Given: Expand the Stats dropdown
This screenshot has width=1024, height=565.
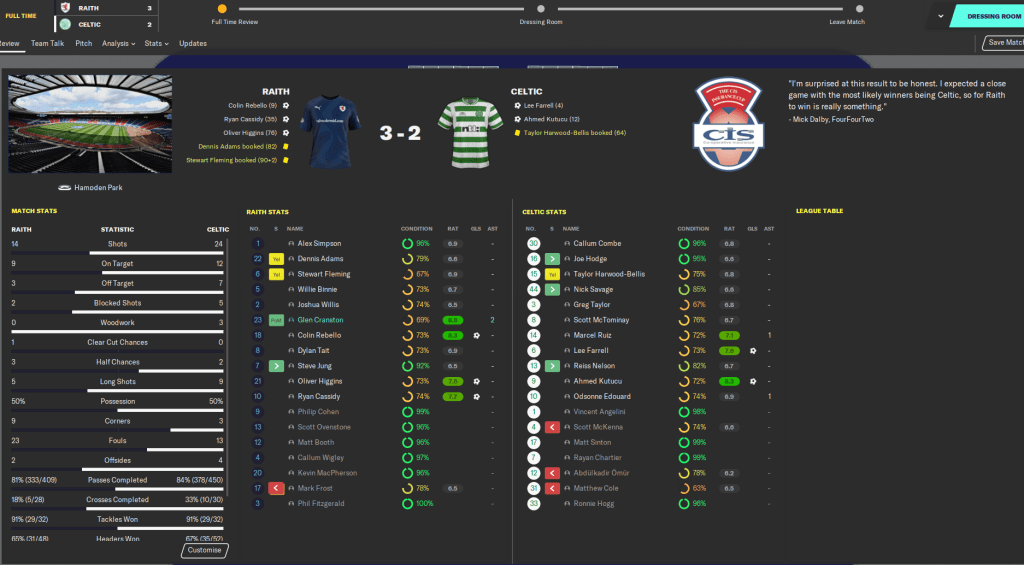Looking at the screenshot, I should (156, 44).
